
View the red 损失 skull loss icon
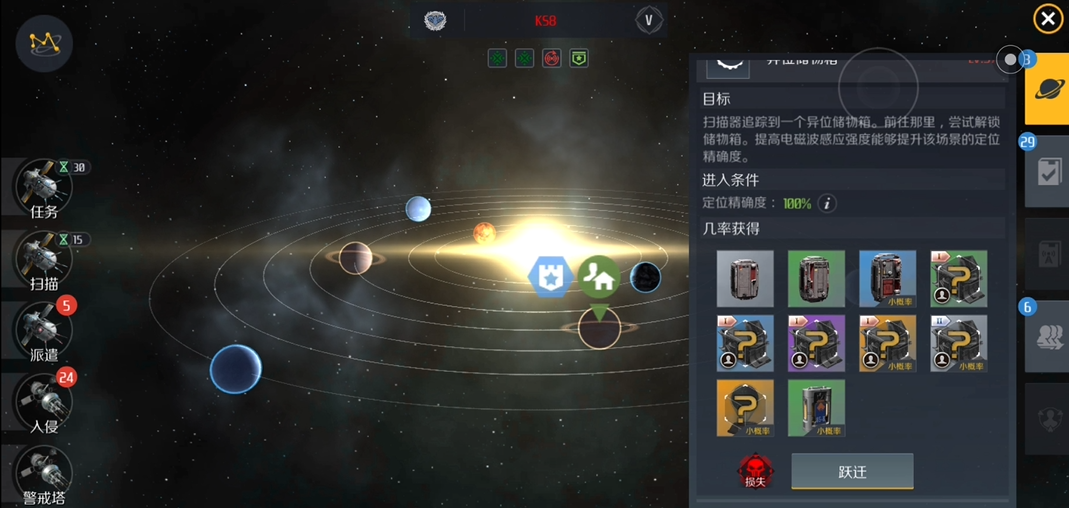(x=755, y=469)
